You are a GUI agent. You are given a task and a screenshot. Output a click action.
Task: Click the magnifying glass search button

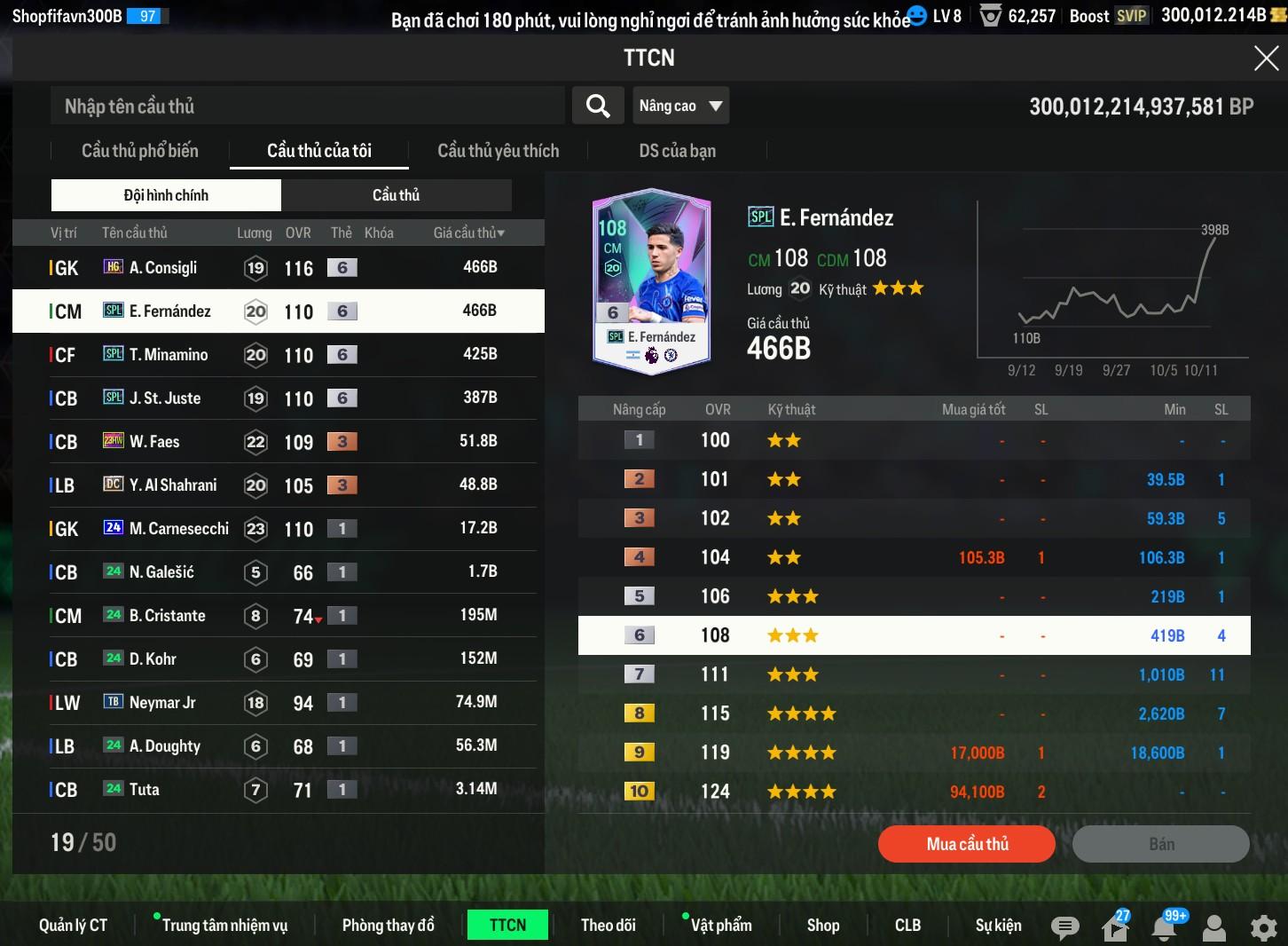tap(598, 106)
